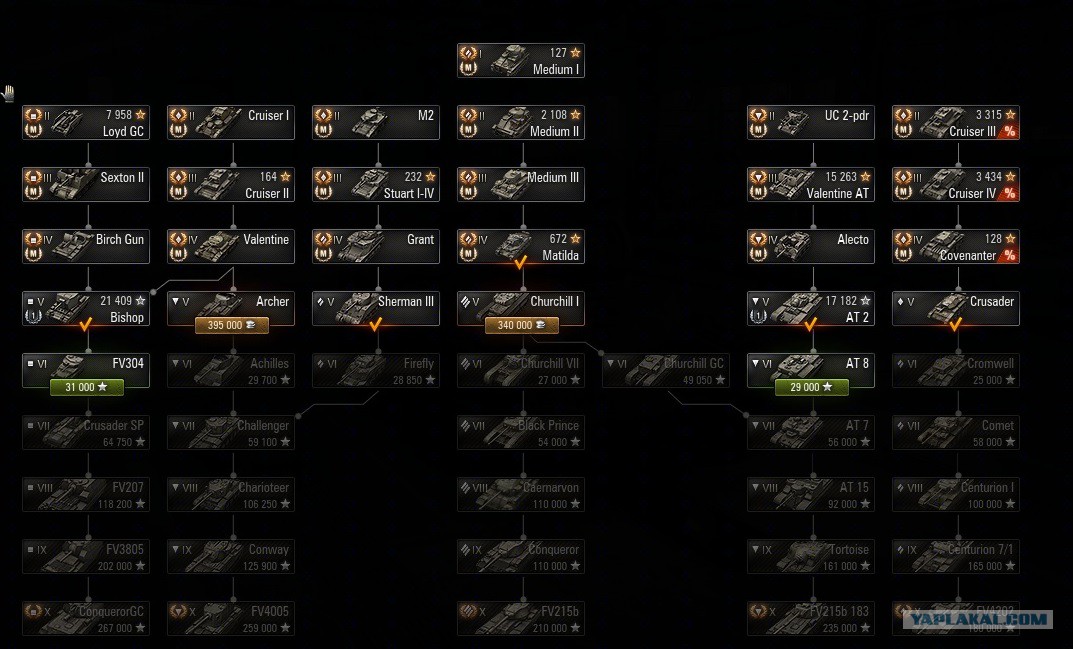Open the Covenanter tank node

tap(956, 247)
